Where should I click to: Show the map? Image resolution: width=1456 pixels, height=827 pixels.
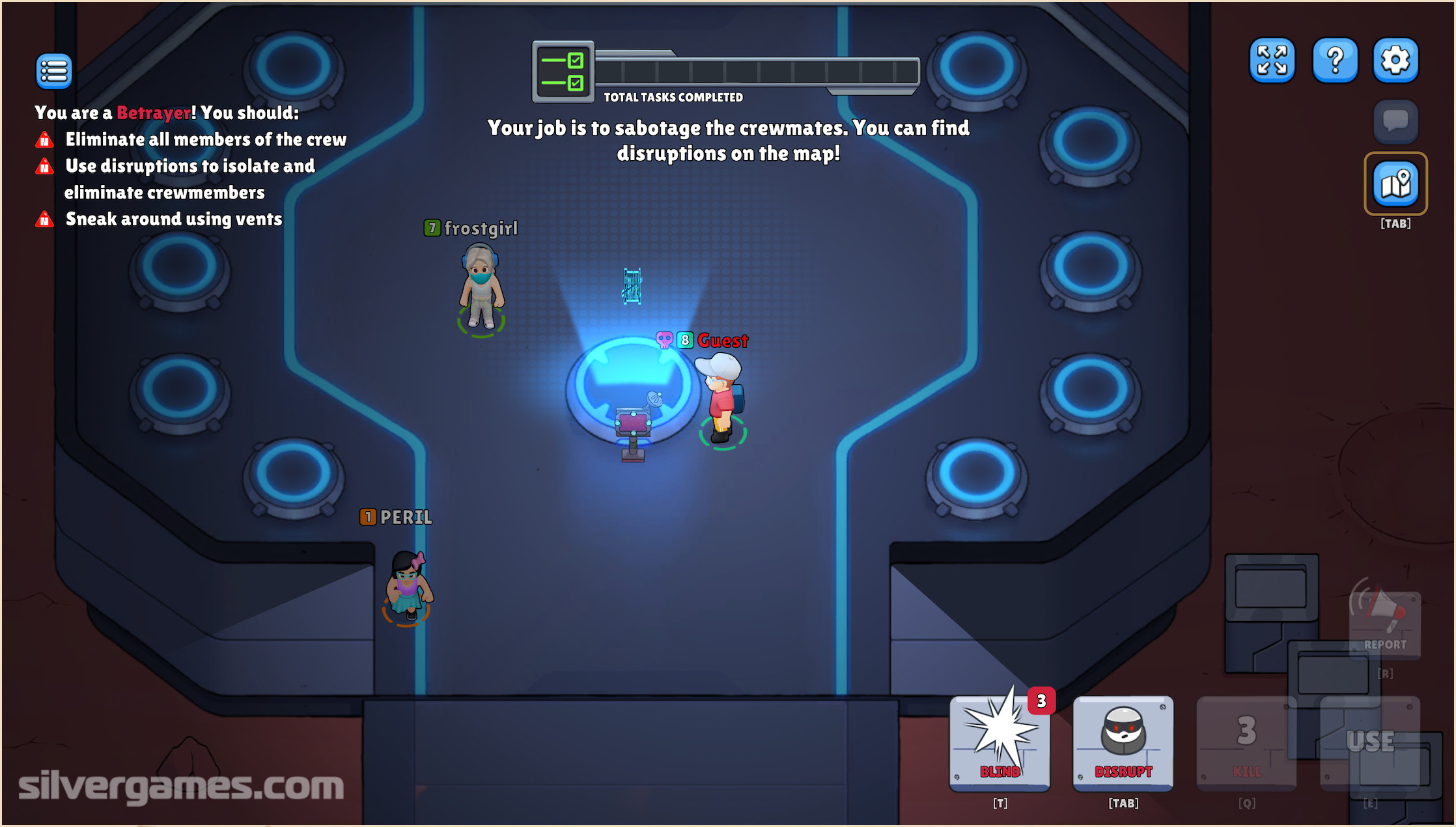tap(1395, 184)
